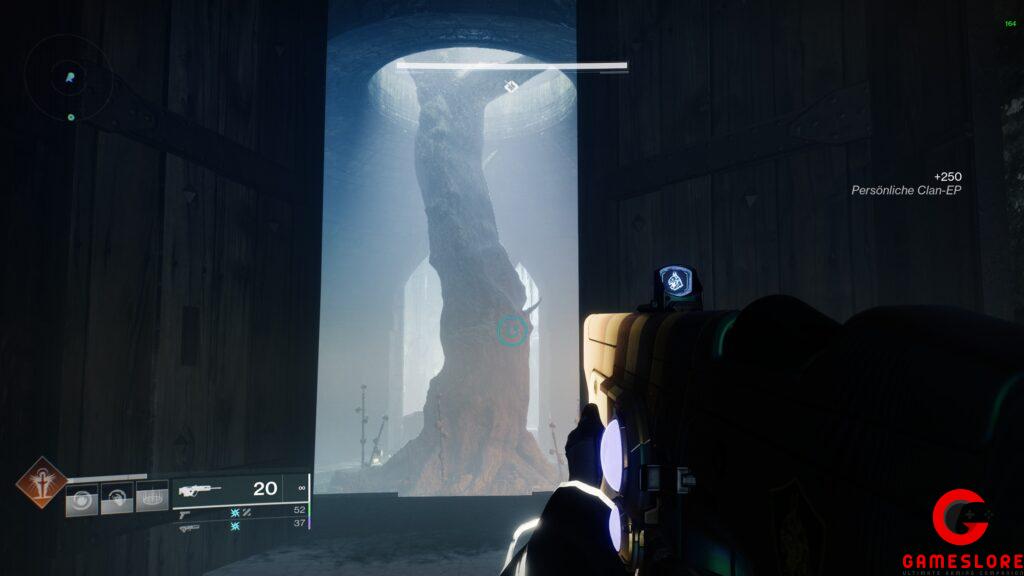The width and height of the screenshot is (1024, 576).
Task: Switch to the sidearm weapon row
Action: pos(240,511)
